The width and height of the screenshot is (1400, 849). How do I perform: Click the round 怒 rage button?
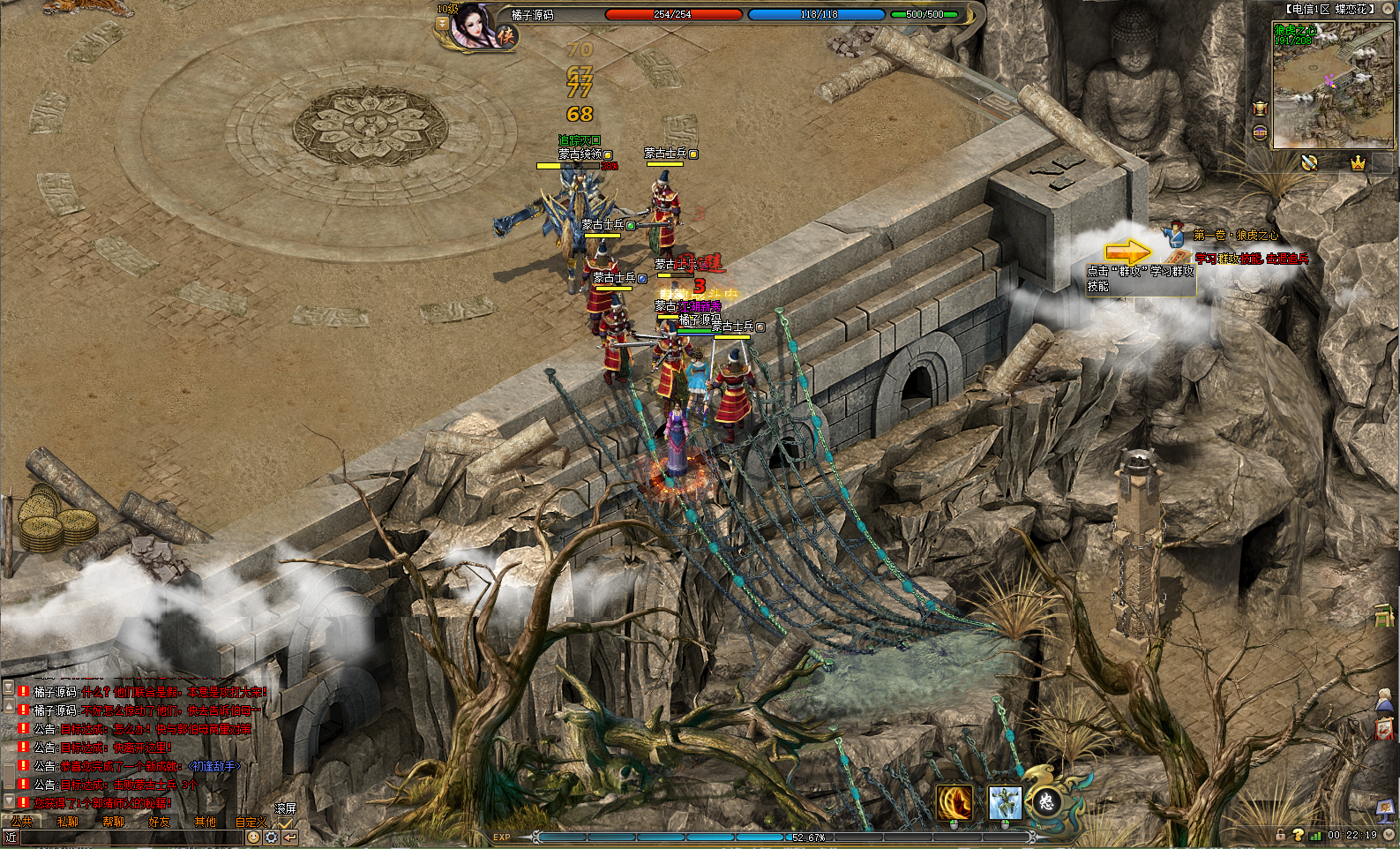pyautogui.click(x=1046, y=801)
